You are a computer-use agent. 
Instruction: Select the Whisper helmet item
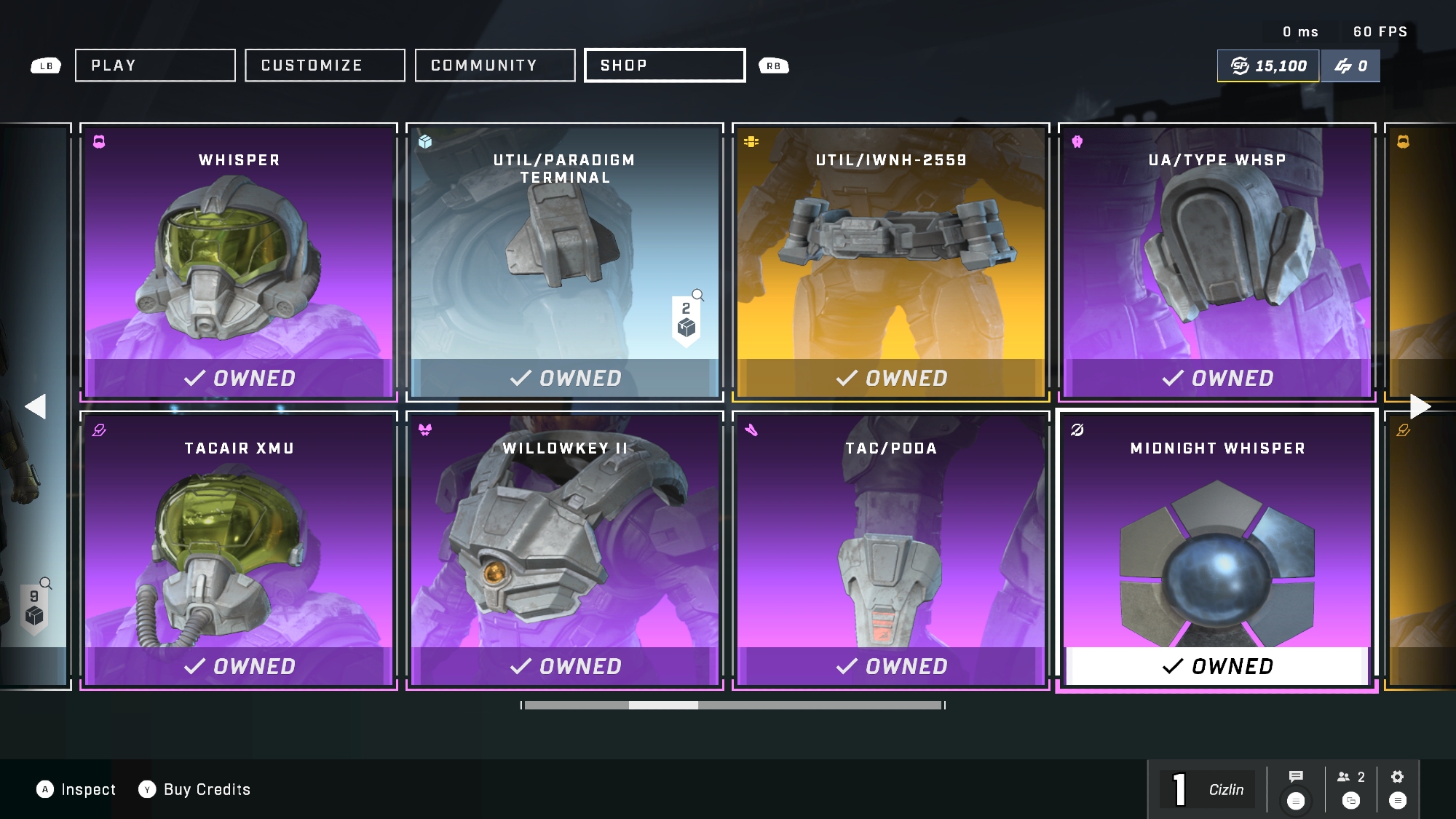point(239,262)
